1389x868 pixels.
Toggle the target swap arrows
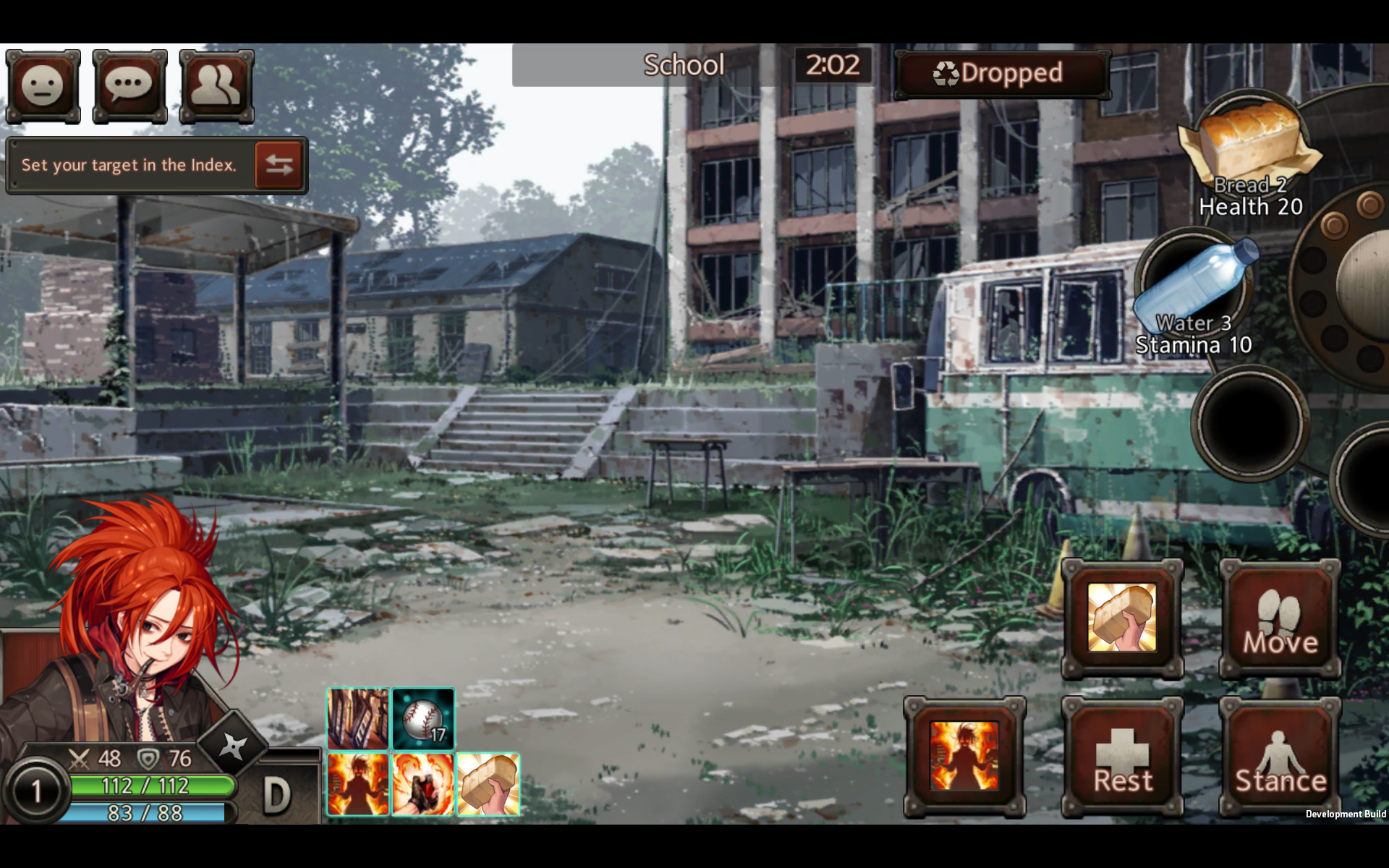point(279,165)
